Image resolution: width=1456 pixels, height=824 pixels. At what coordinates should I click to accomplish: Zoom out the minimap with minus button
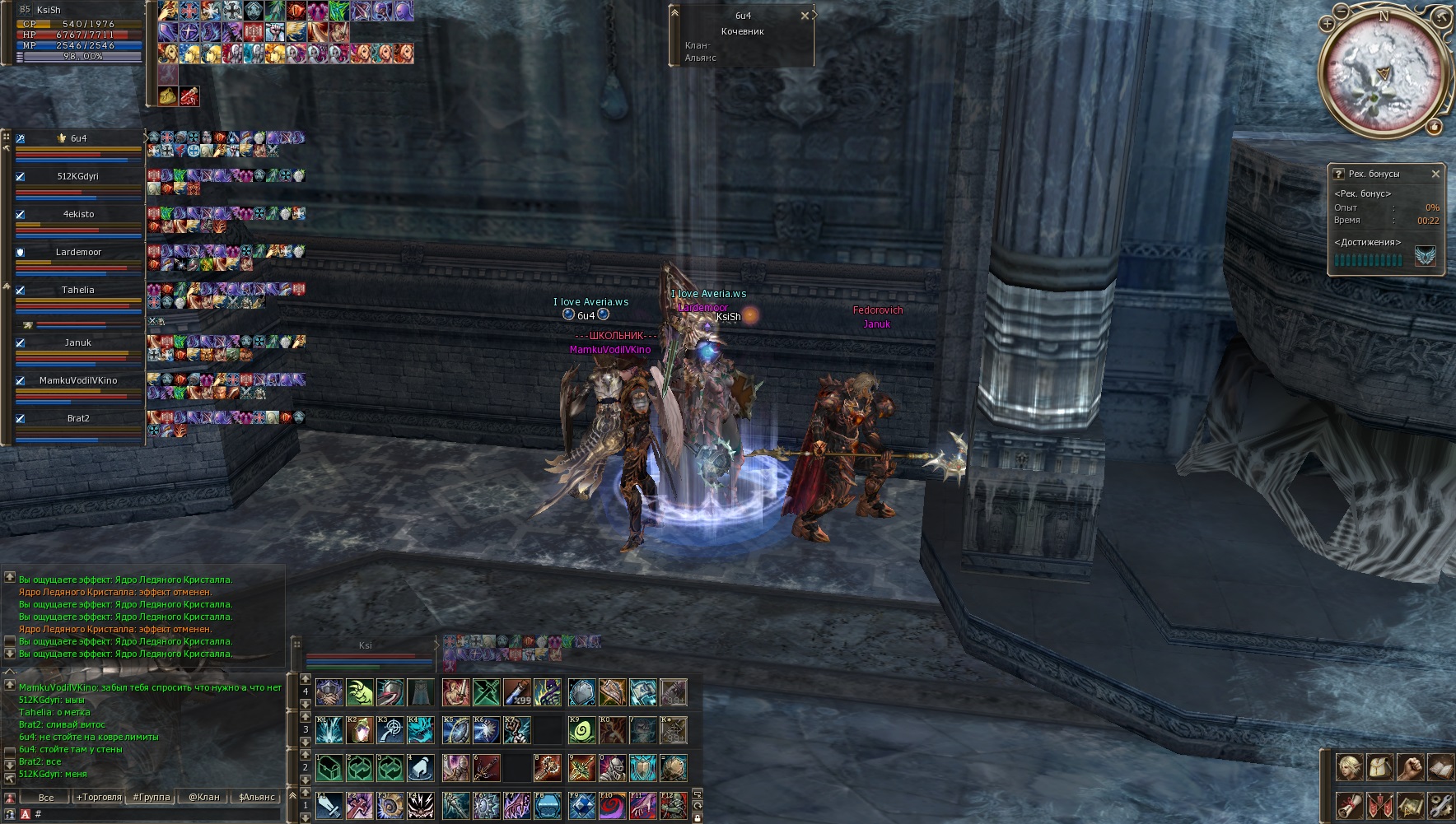click(x=1342, y=12)
